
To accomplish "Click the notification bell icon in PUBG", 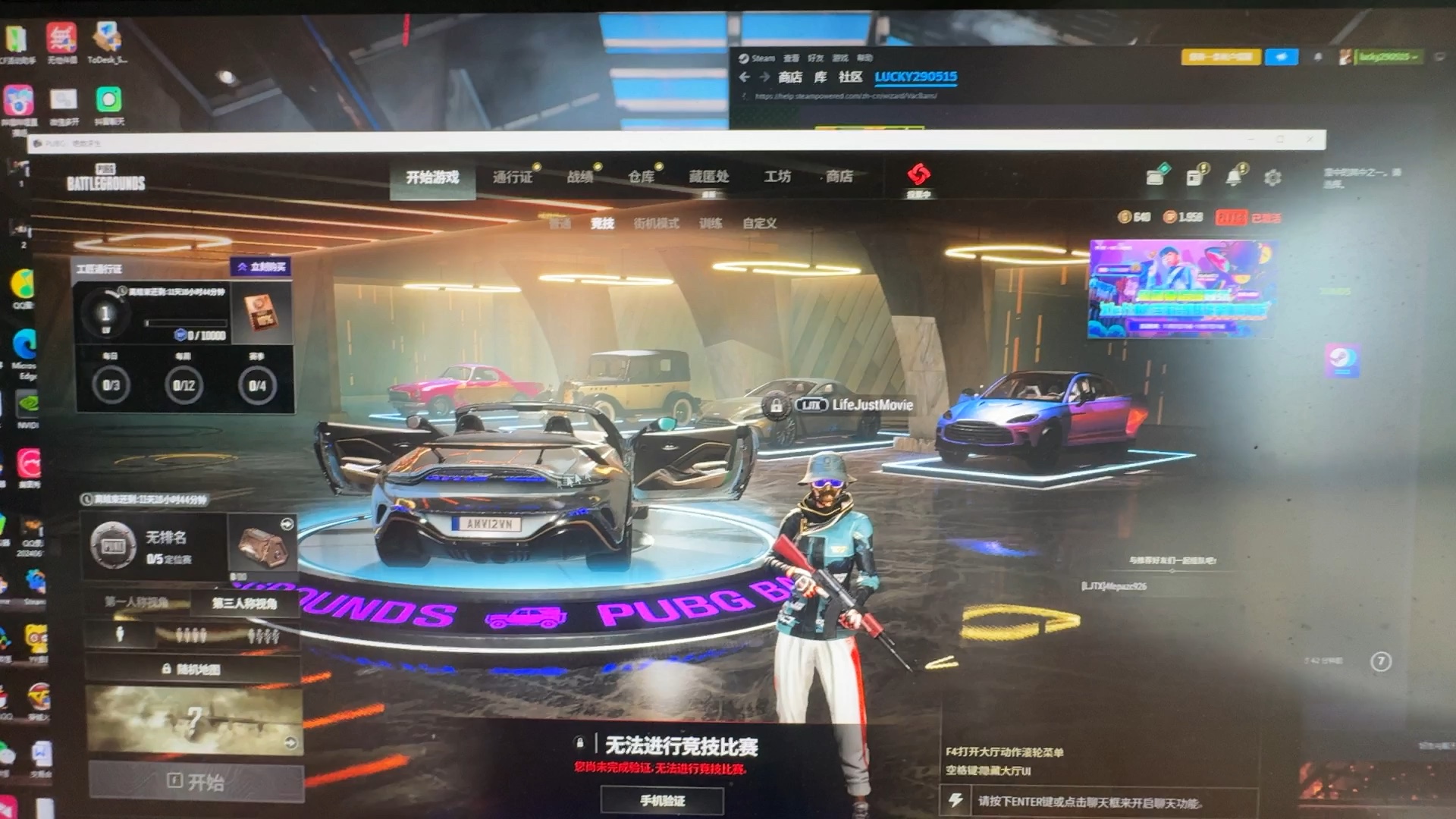I will pyautogui.click(x=1234, y=176).
